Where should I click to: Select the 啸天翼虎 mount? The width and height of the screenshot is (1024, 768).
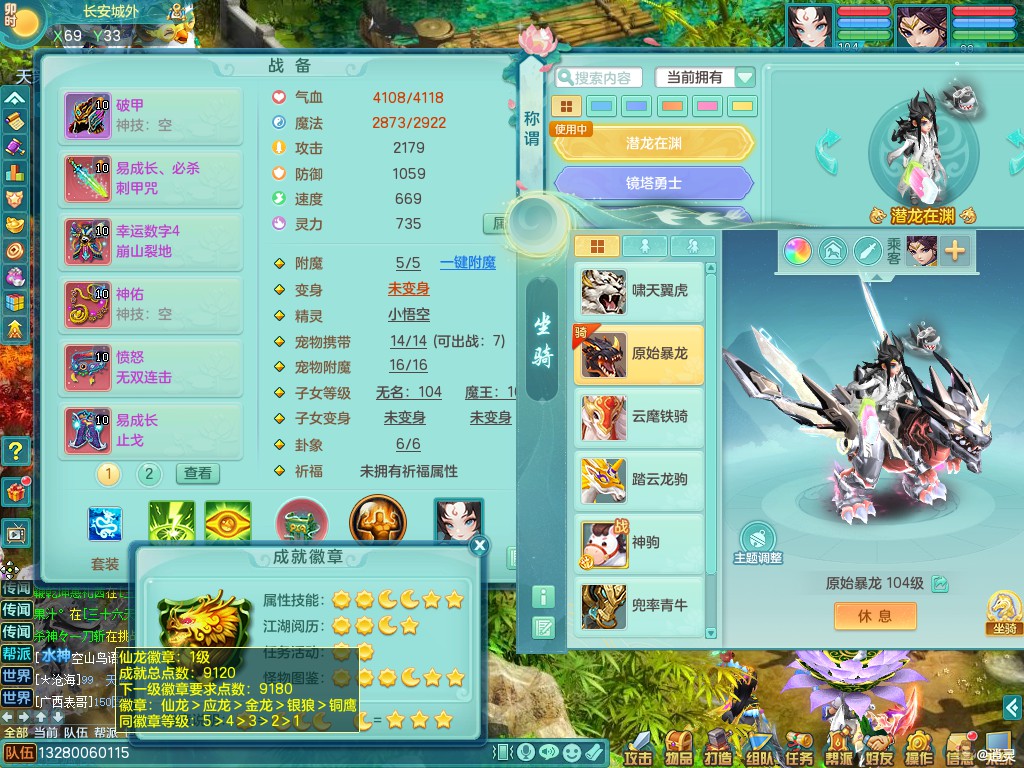click(x=640, y=291)
